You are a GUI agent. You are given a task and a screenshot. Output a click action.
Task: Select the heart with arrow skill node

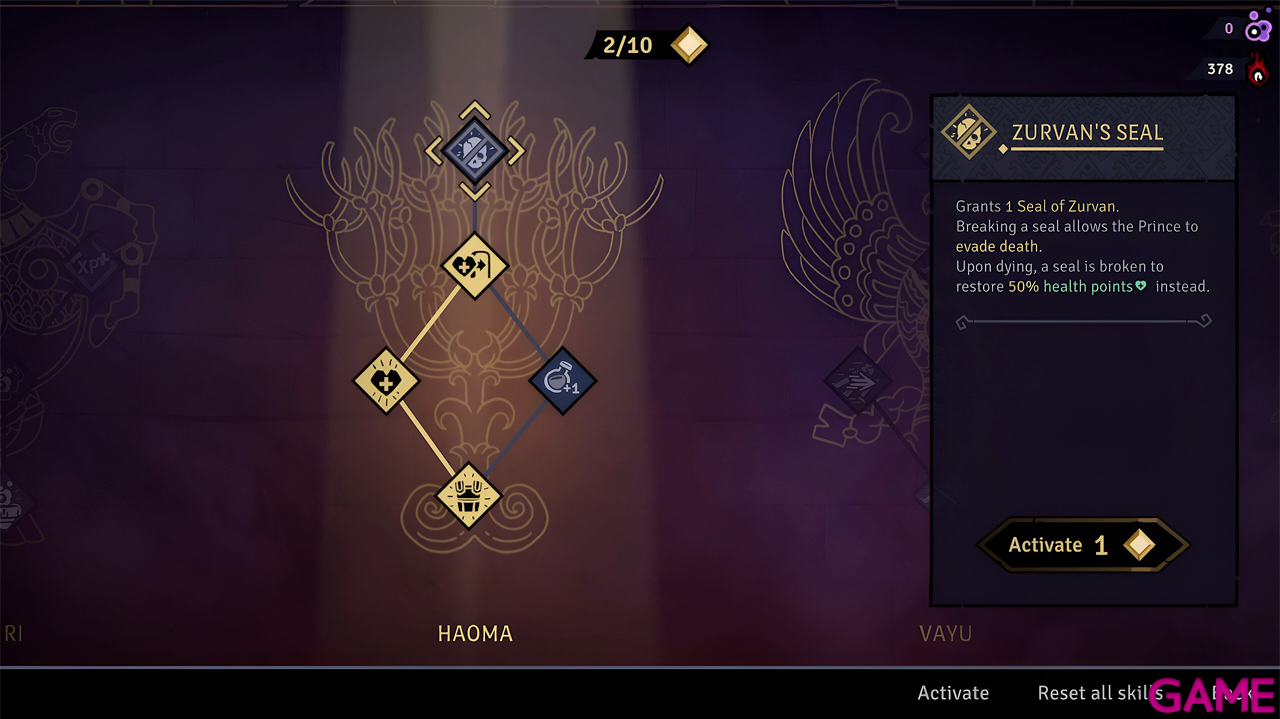475,266
